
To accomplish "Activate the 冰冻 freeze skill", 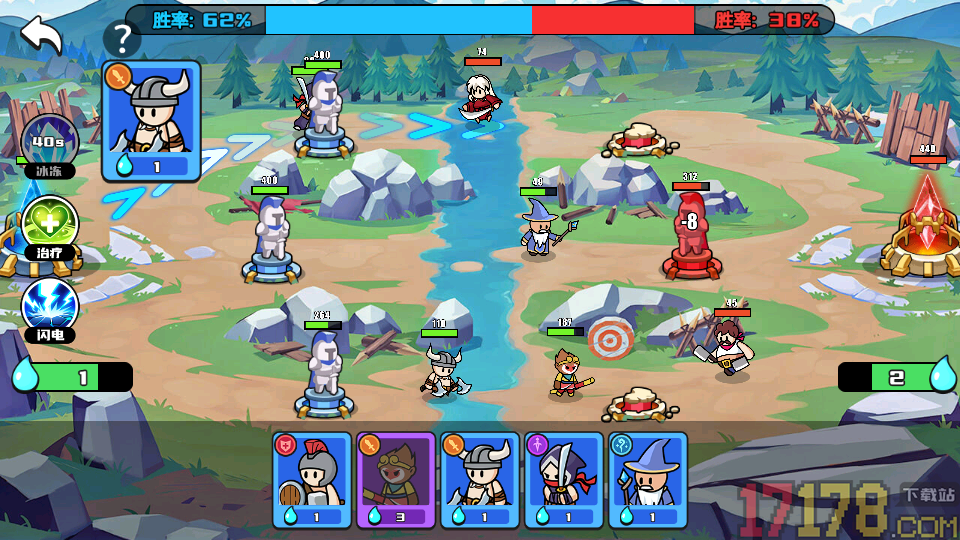I will pyautogui.click(x=50, y=143).
